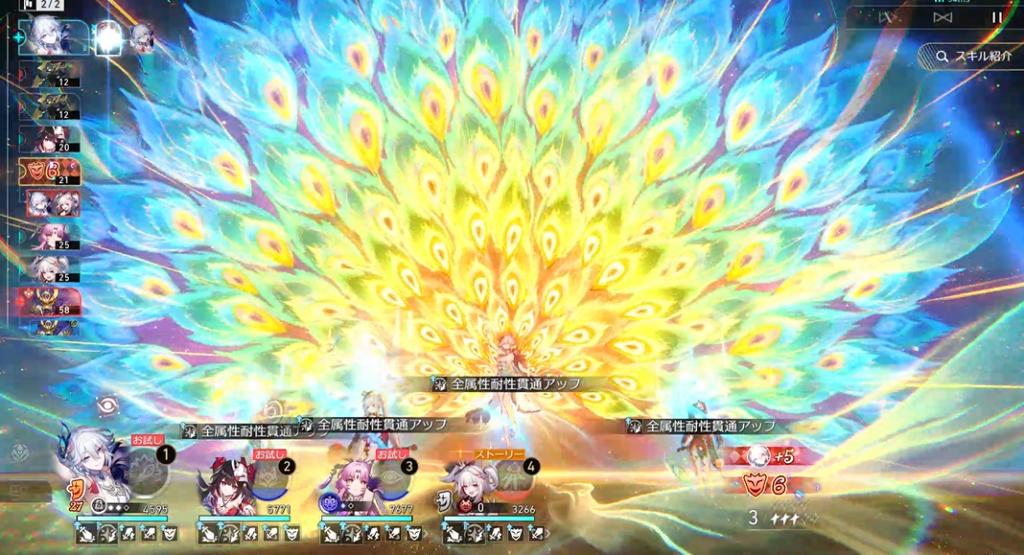Click the orange countdown 6 turn order entry
Viewport: 1024px width, 555px height.
click(49, 171)
